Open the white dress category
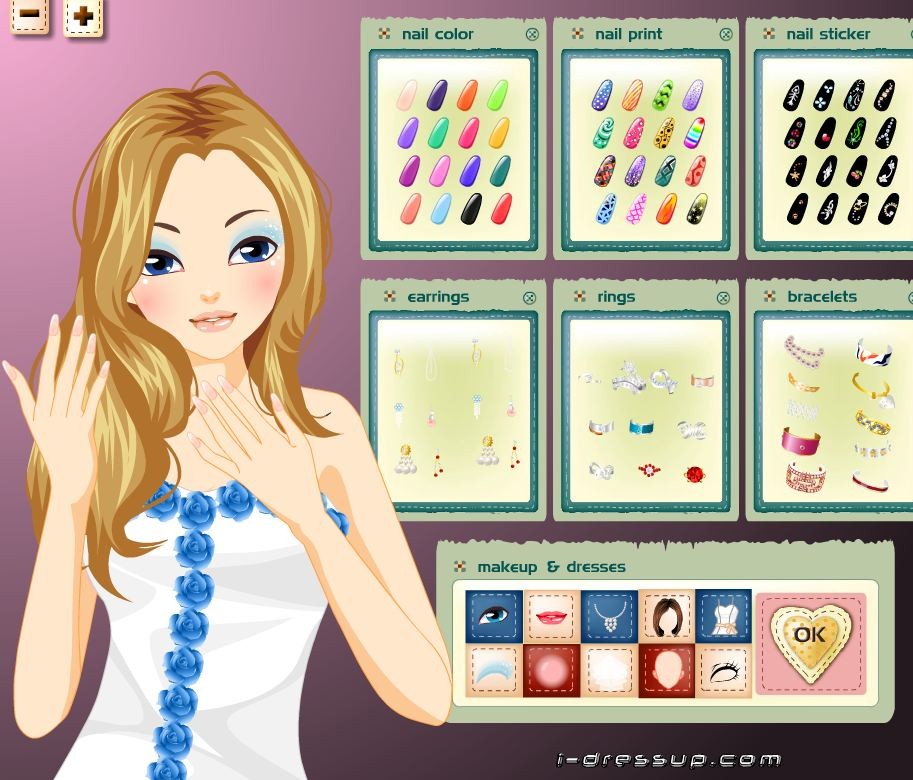The width and height of the screenshot is (913, 780). (724, 615)
